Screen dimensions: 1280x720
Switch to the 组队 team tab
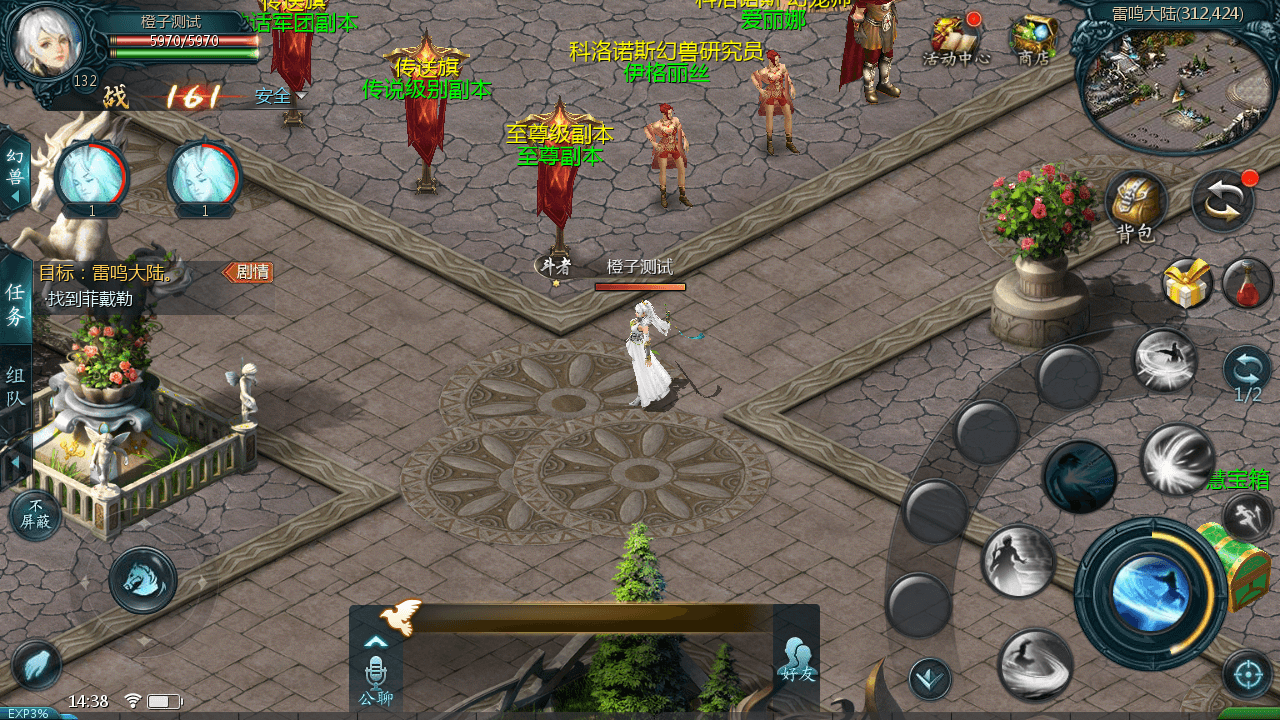(x=16, y=388)
